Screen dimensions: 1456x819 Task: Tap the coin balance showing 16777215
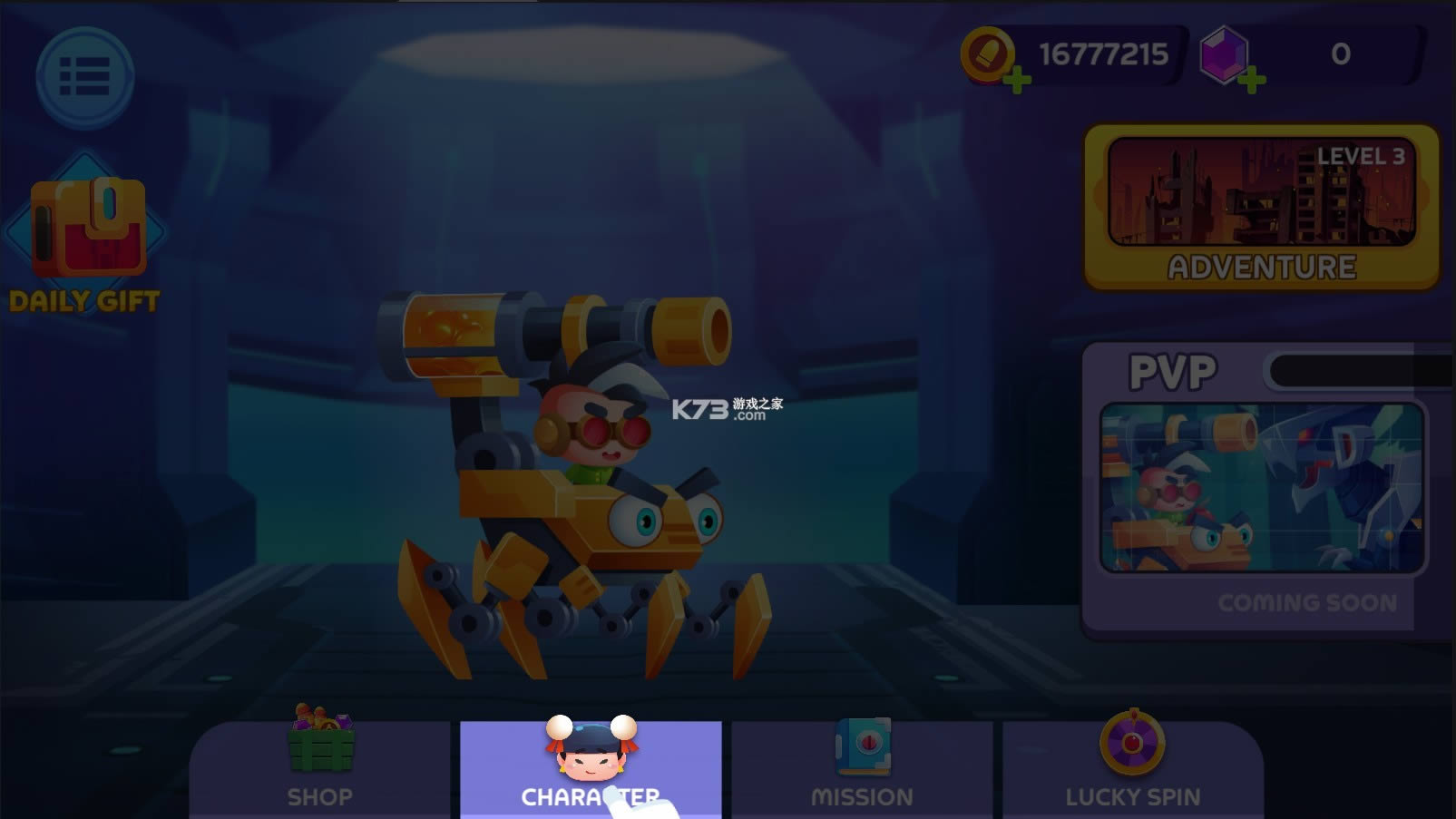tap(1102, 54)
